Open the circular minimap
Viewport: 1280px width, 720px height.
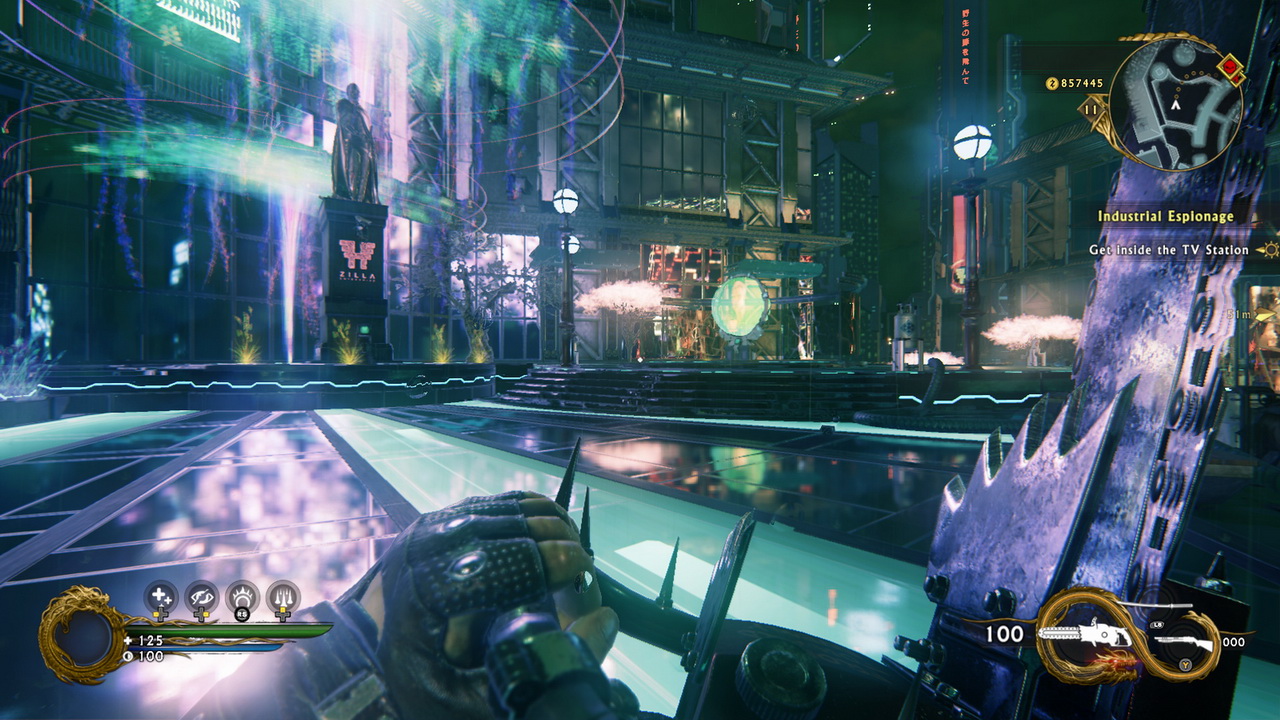(1176, 104)
